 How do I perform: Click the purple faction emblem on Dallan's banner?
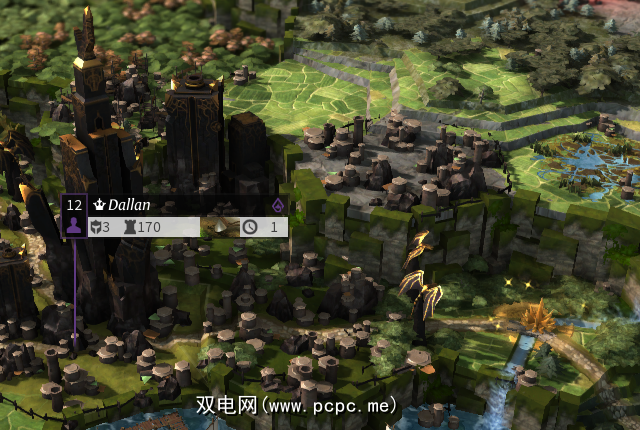click(x=278, y=205)
